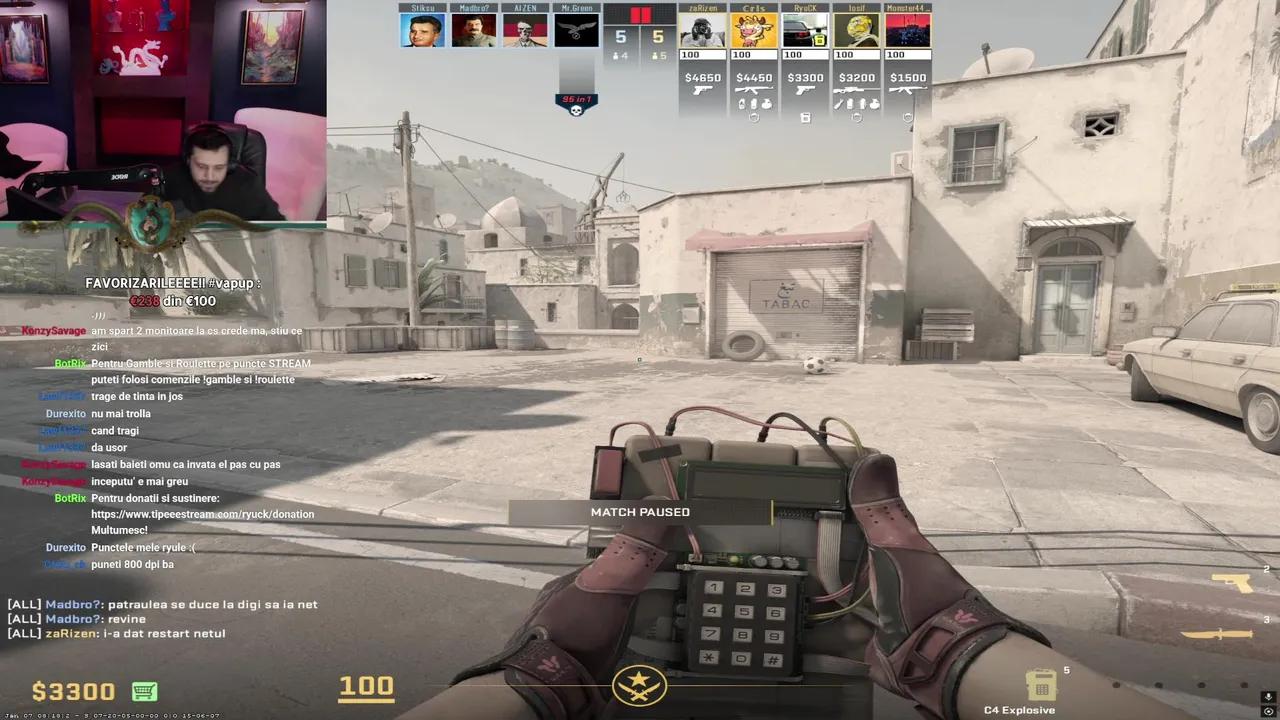Click Monster44's rifle loadout icon
1280x720 pixels.
click(x=905, y=91)
